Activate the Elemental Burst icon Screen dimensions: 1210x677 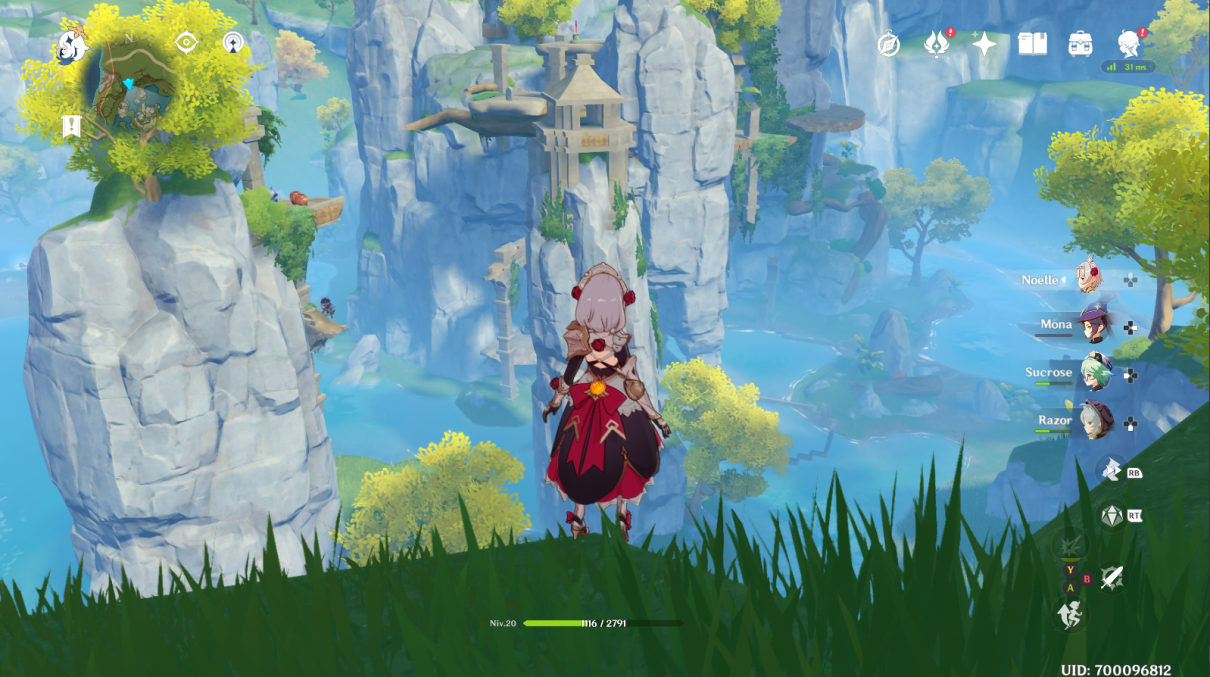coord(1068,545)
